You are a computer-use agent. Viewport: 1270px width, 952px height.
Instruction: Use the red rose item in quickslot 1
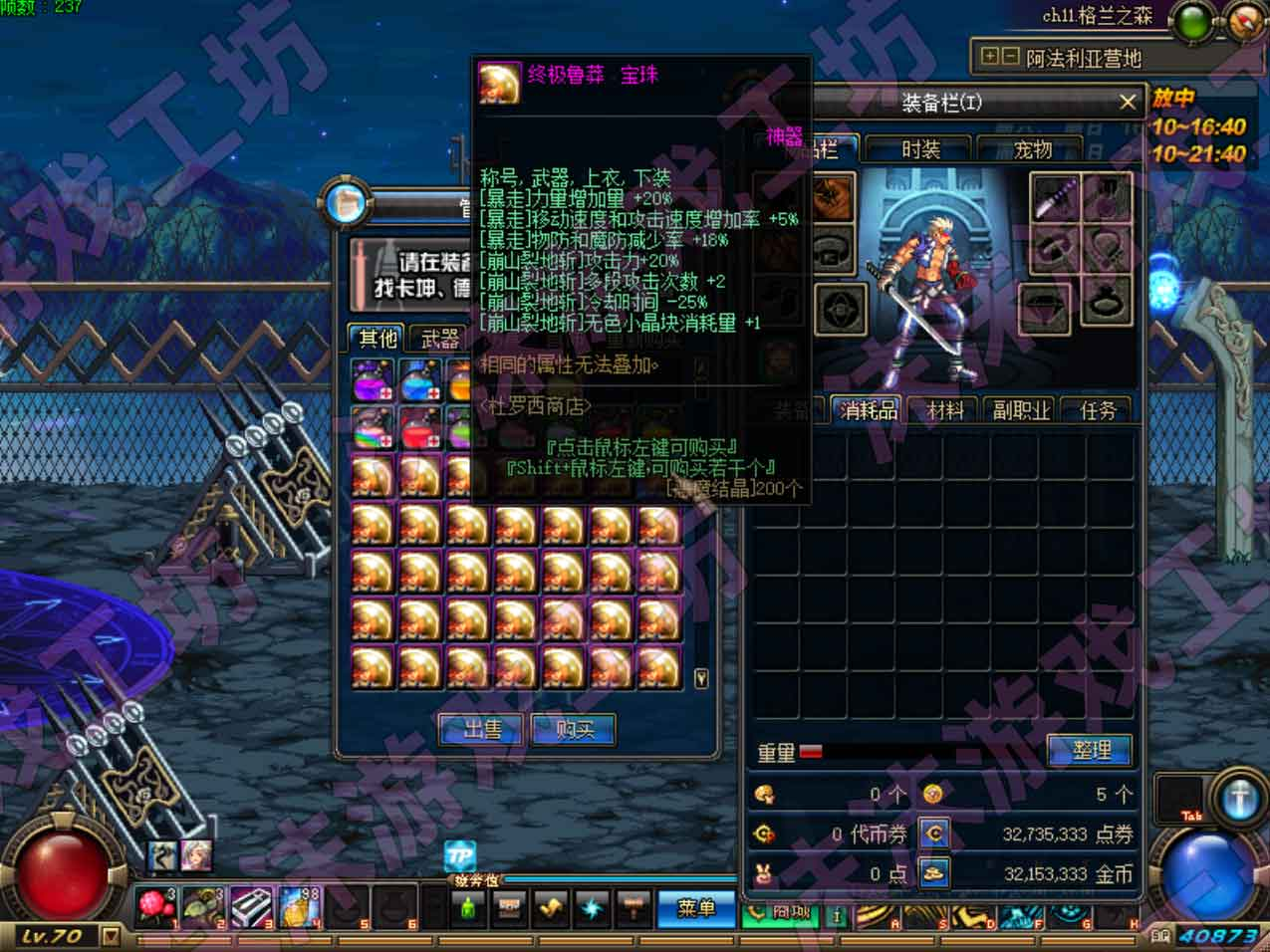(155, 908)
